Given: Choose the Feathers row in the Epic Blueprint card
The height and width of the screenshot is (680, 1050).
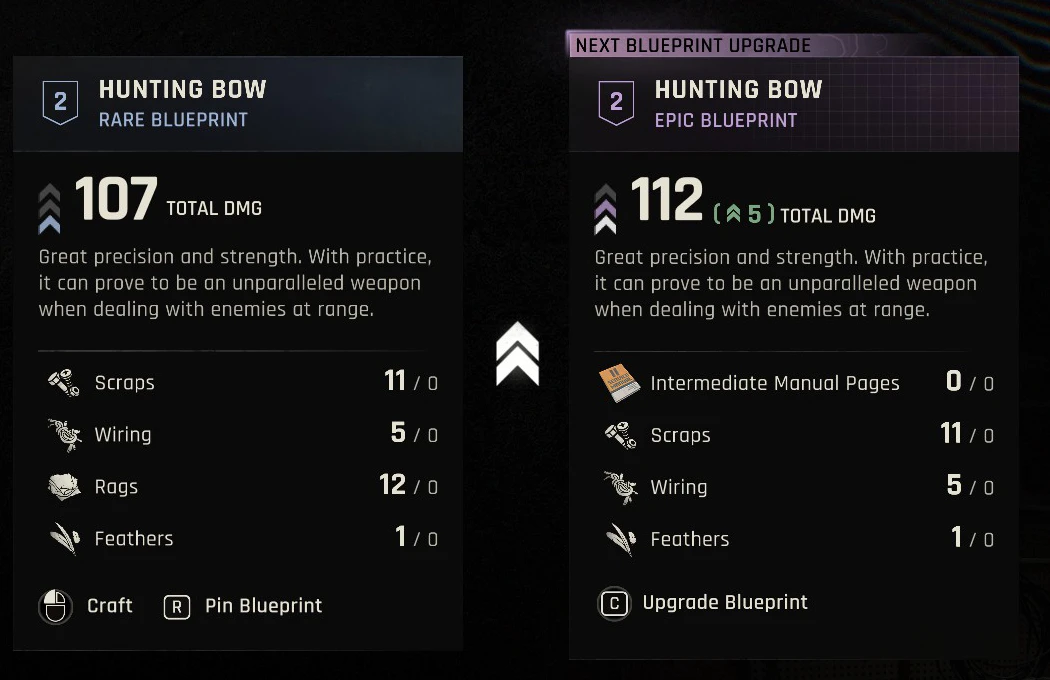Looking at the screenshot, I should tap(794, 539).
